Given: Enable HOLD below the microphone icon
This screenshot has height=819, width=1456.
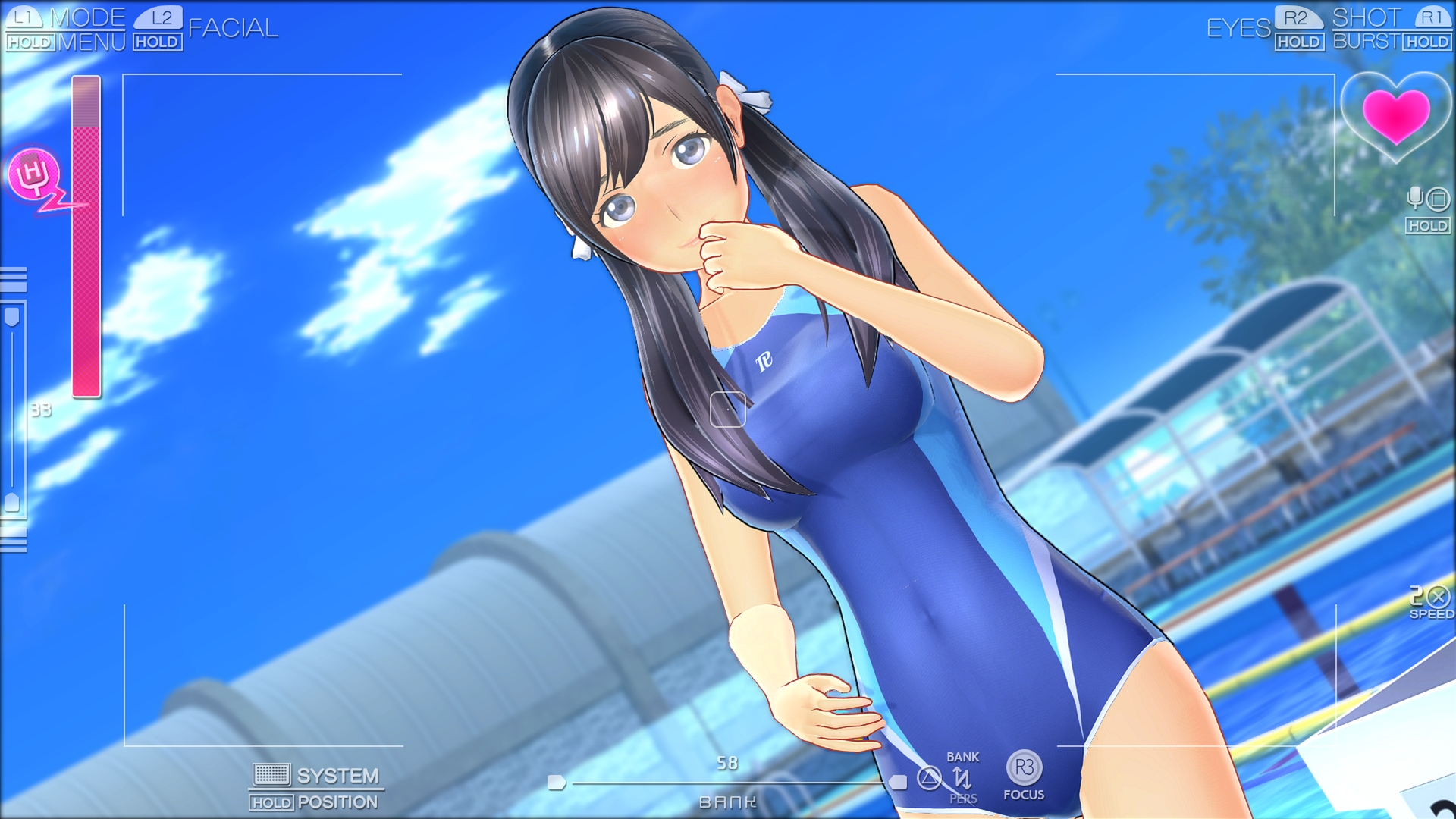Looking at the screenshot, I should 1429,225.
